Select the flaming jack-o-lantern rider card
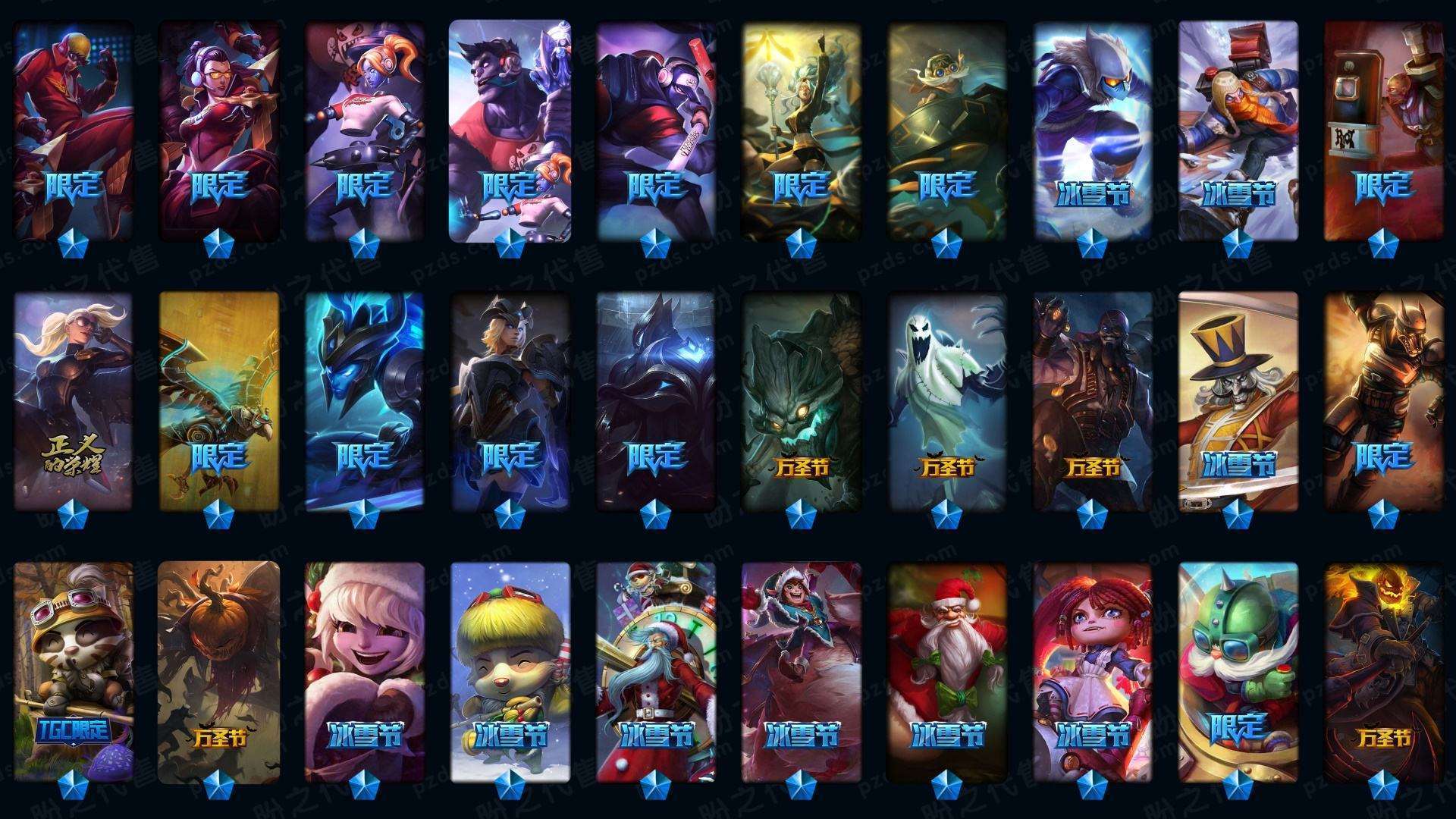 coord(1383,671)
